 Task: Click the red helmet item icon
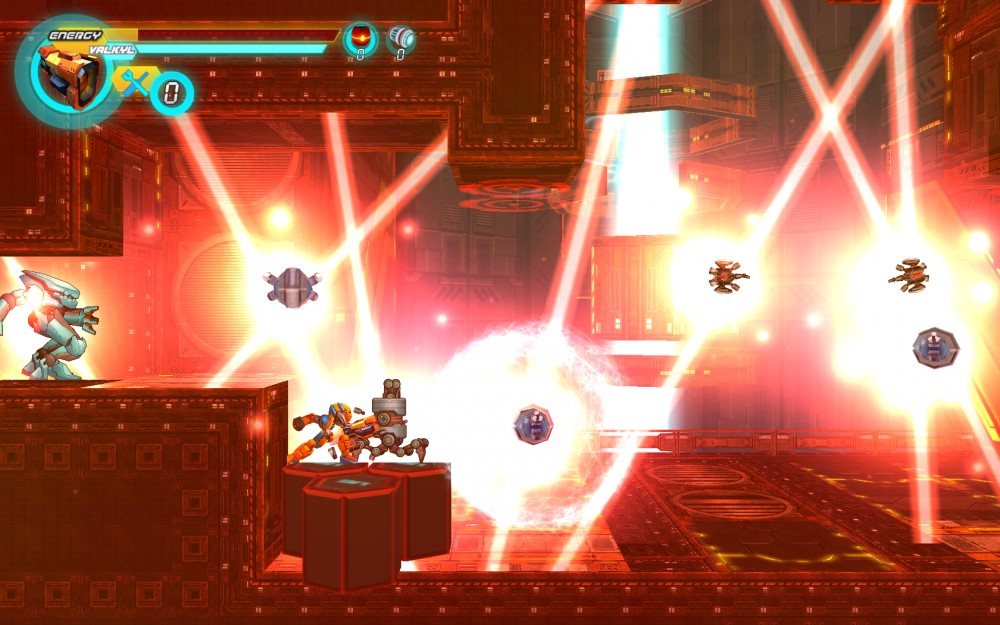pyautogui.click(x=360, y=39)
